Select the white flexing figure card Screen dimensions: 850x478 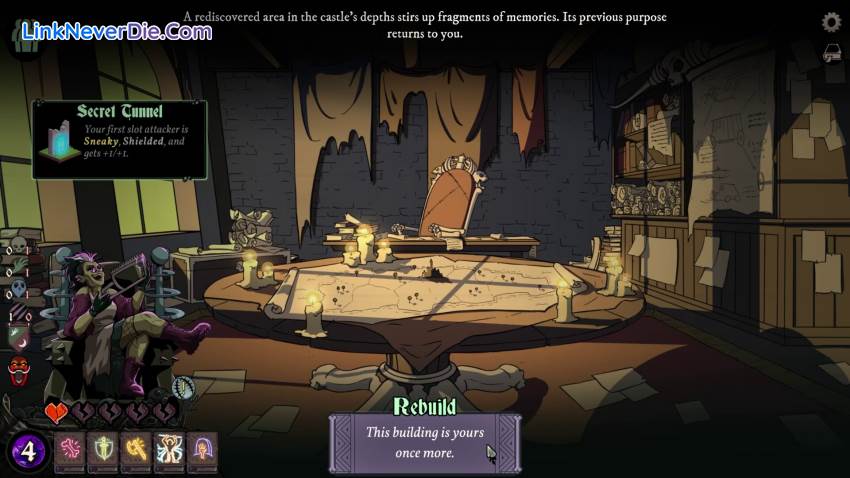click(x=170, y=451)
